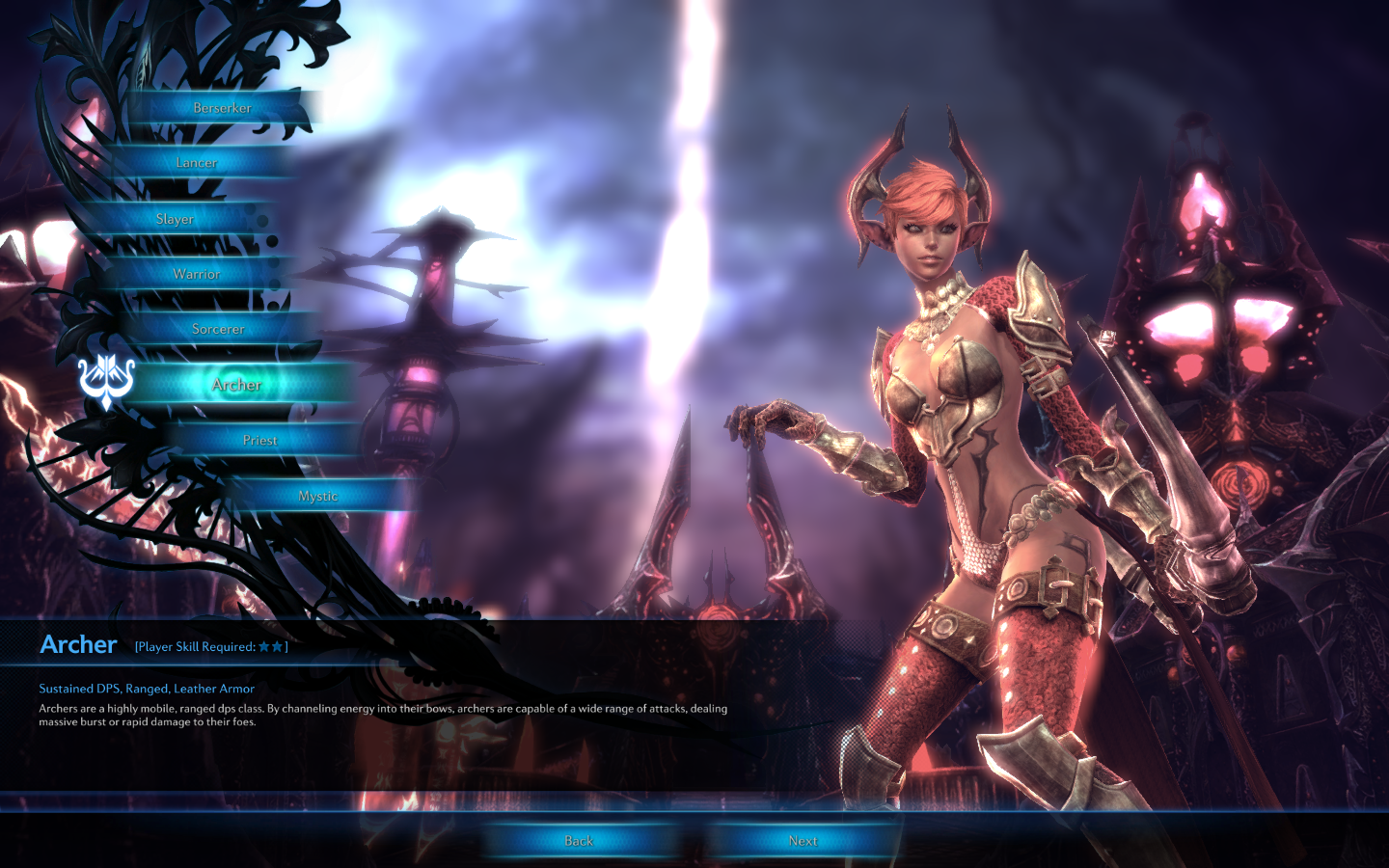Pick the Slayer class

176,219
